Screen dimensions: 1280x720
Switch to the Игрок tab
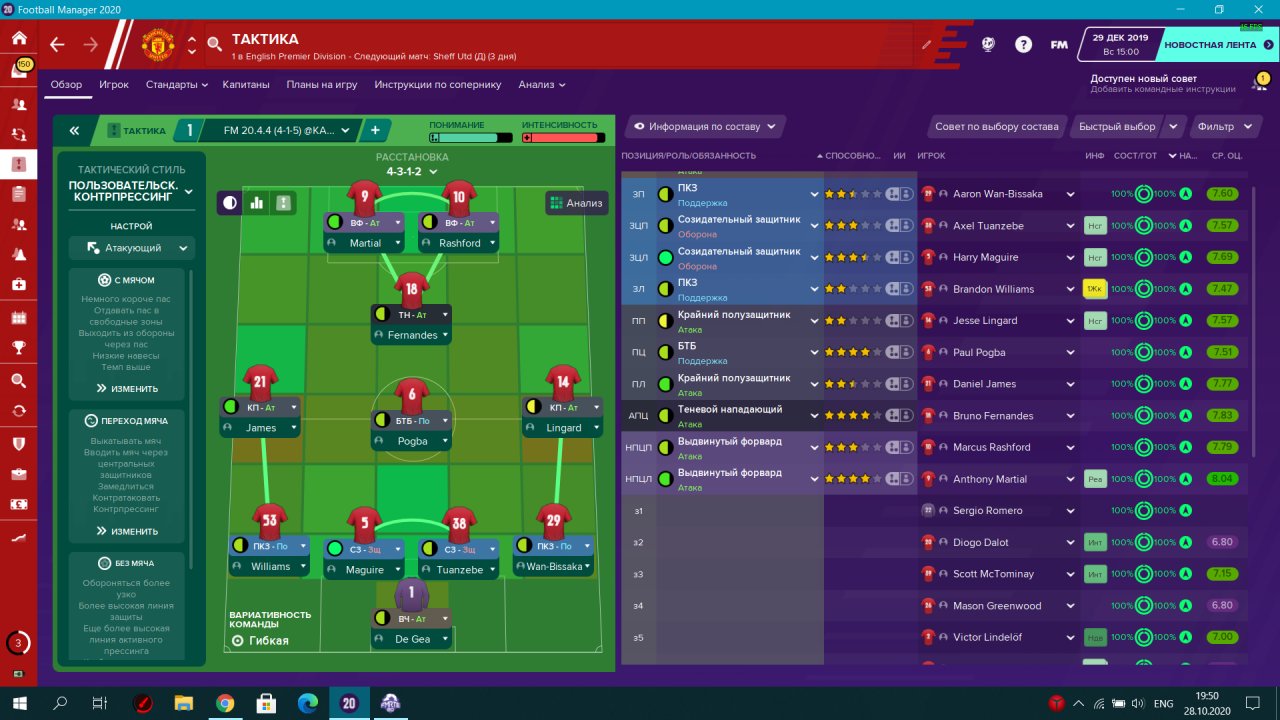pos(114,85)
